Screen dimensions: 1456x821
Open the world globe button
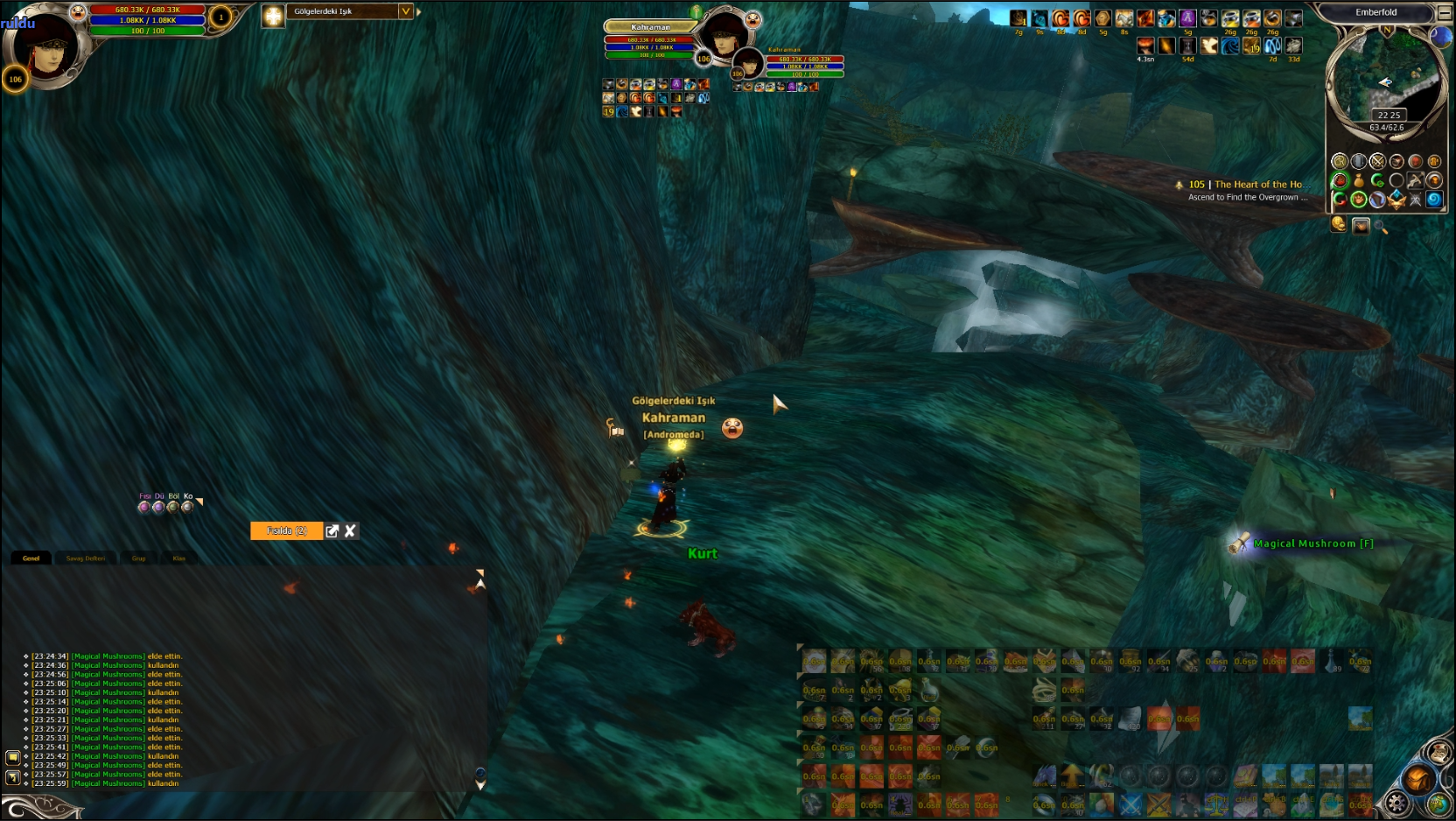point(1438,802)
